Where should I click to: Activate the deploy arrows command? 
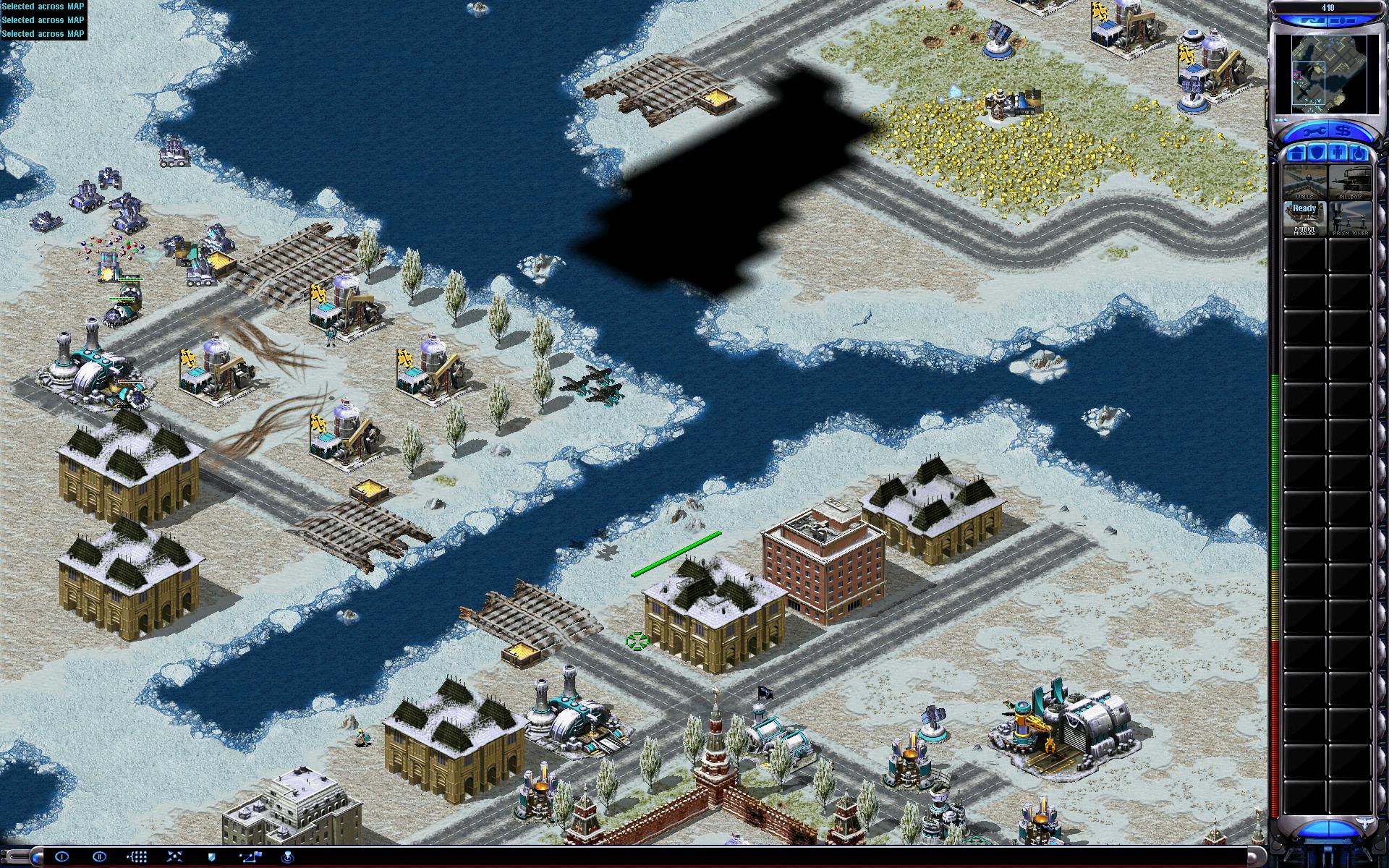point(175,856)
